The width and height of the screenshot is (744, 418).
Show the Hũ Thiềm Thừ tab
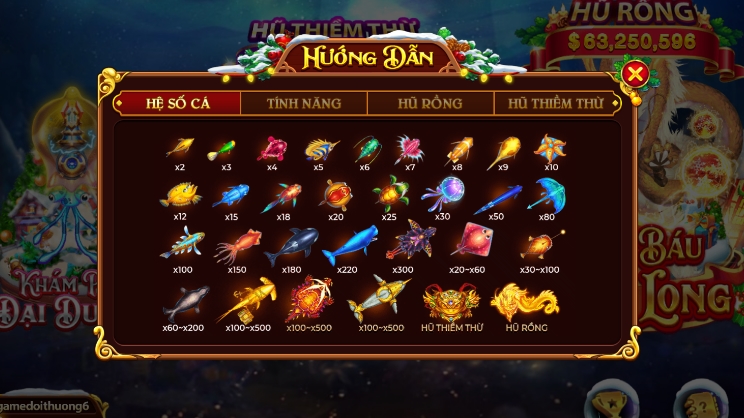pyautogui.click(x=555, y=103)
